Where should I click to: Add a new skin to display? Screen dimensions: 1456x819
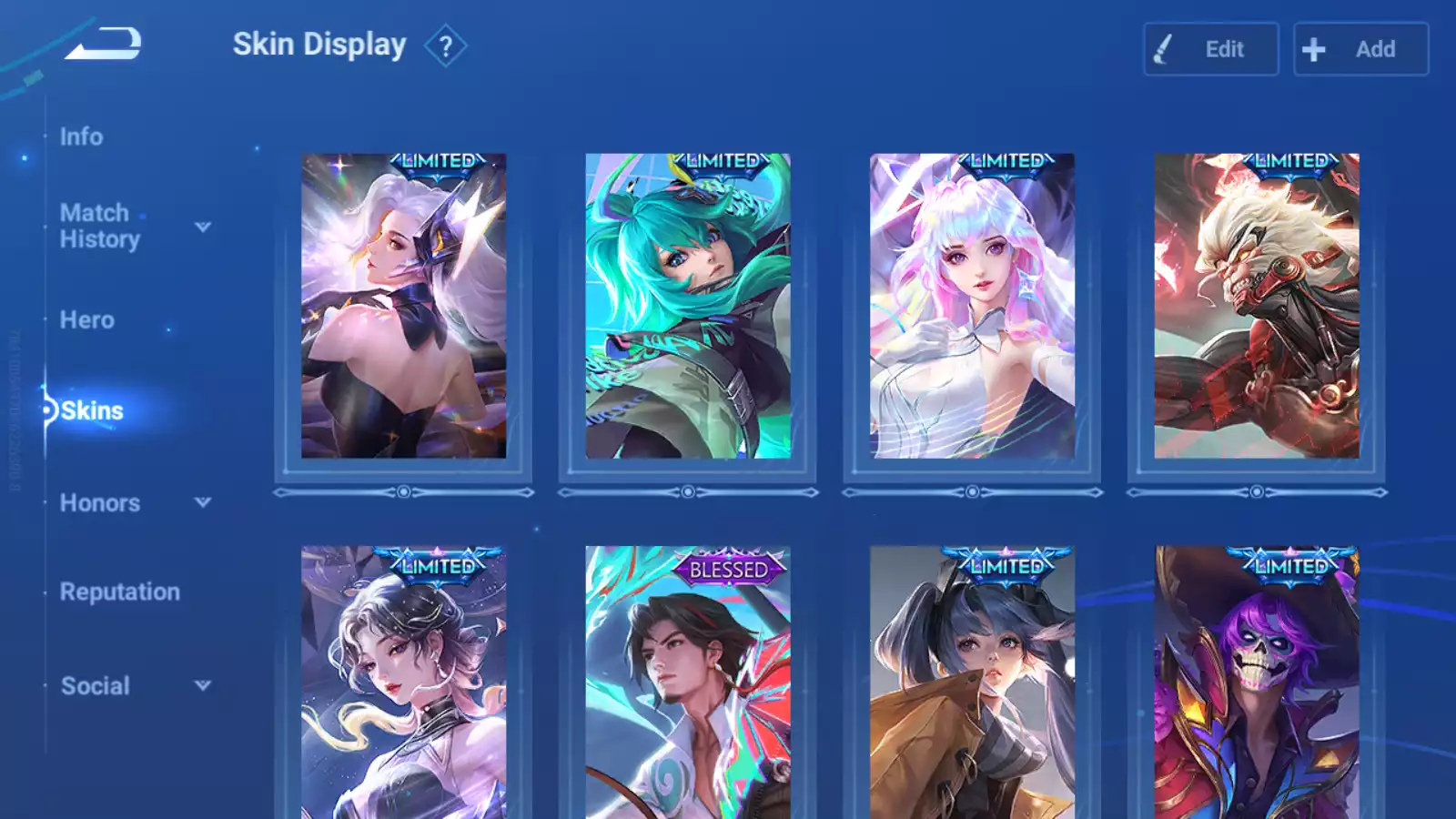[1360, 49]
